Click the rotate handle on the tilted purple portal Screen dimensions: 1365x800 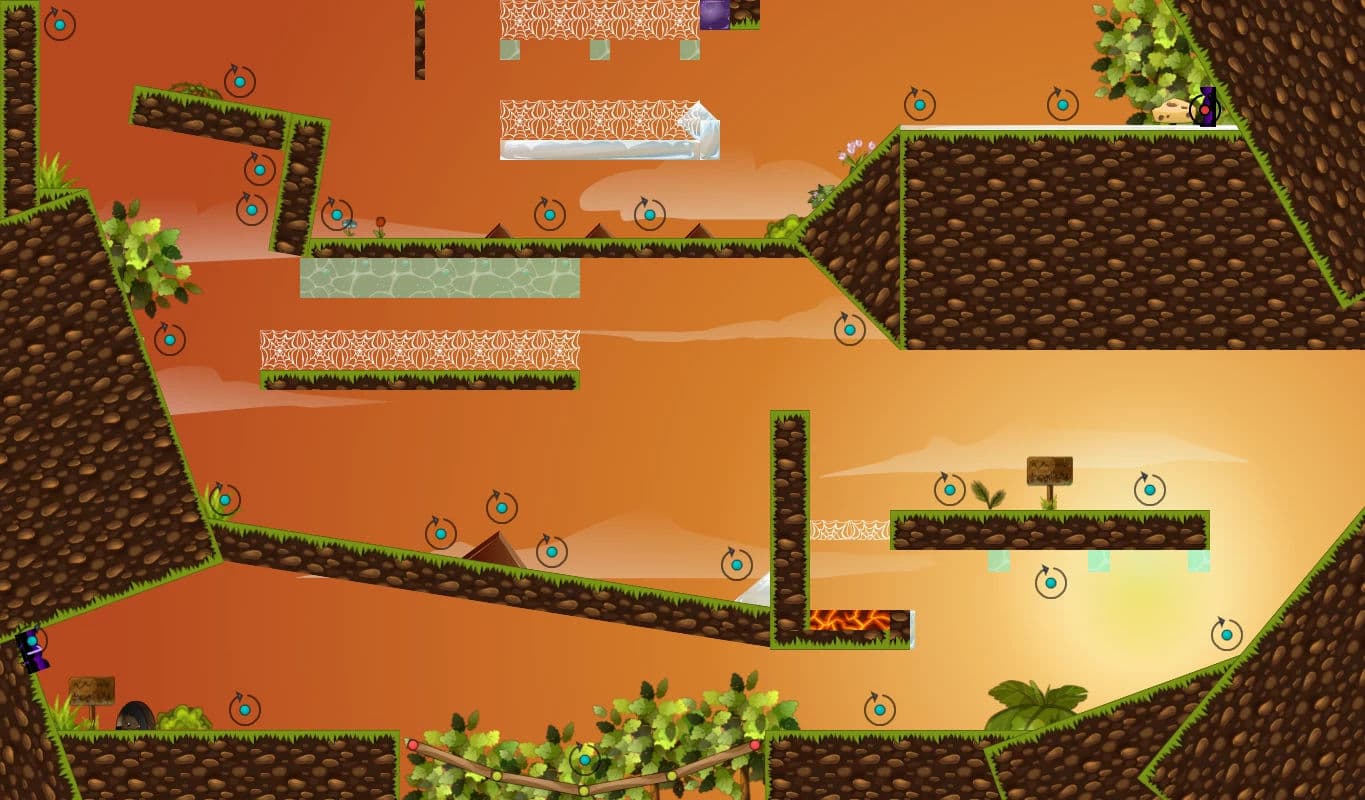tap(31, 640)
